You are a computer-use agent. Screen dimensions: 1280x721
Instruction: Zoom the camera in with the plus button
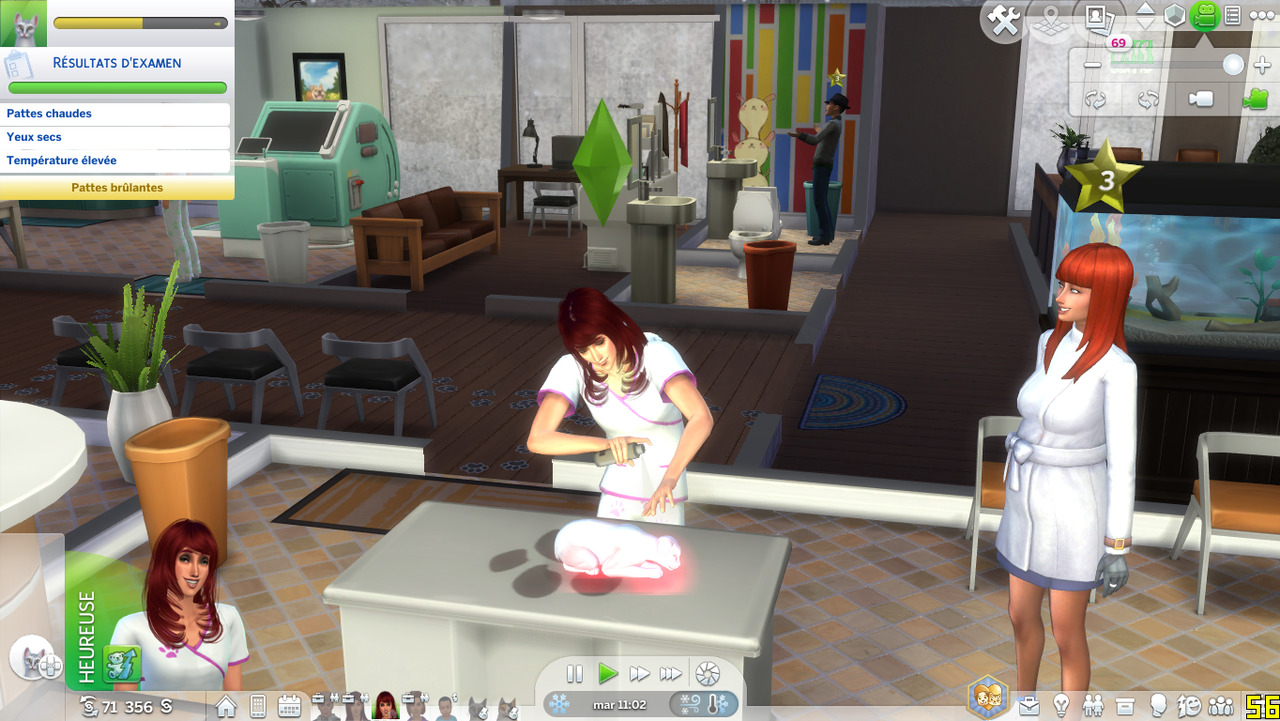click(1262, 66)
